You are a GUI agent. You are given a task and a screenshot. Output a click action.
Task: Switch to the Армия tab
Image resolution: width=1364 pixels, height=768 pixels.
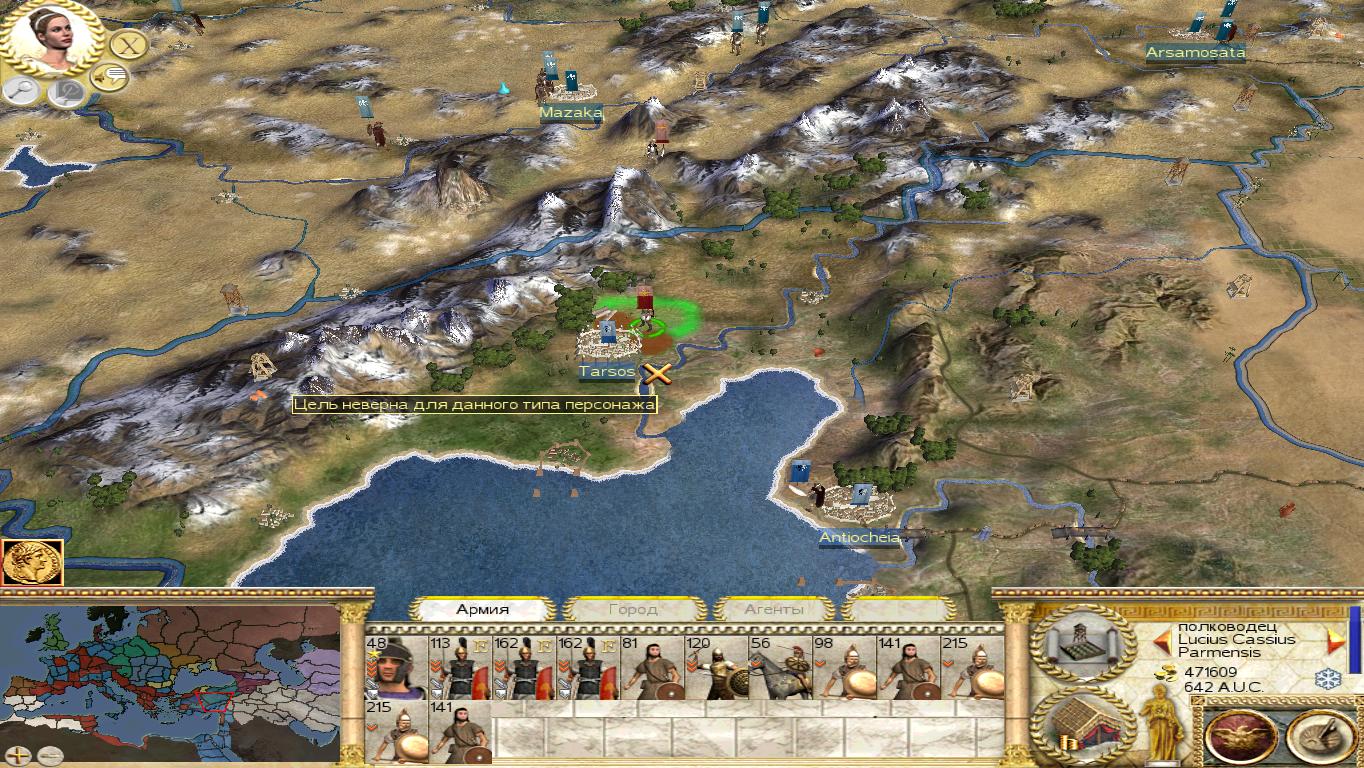coord(483,609)
